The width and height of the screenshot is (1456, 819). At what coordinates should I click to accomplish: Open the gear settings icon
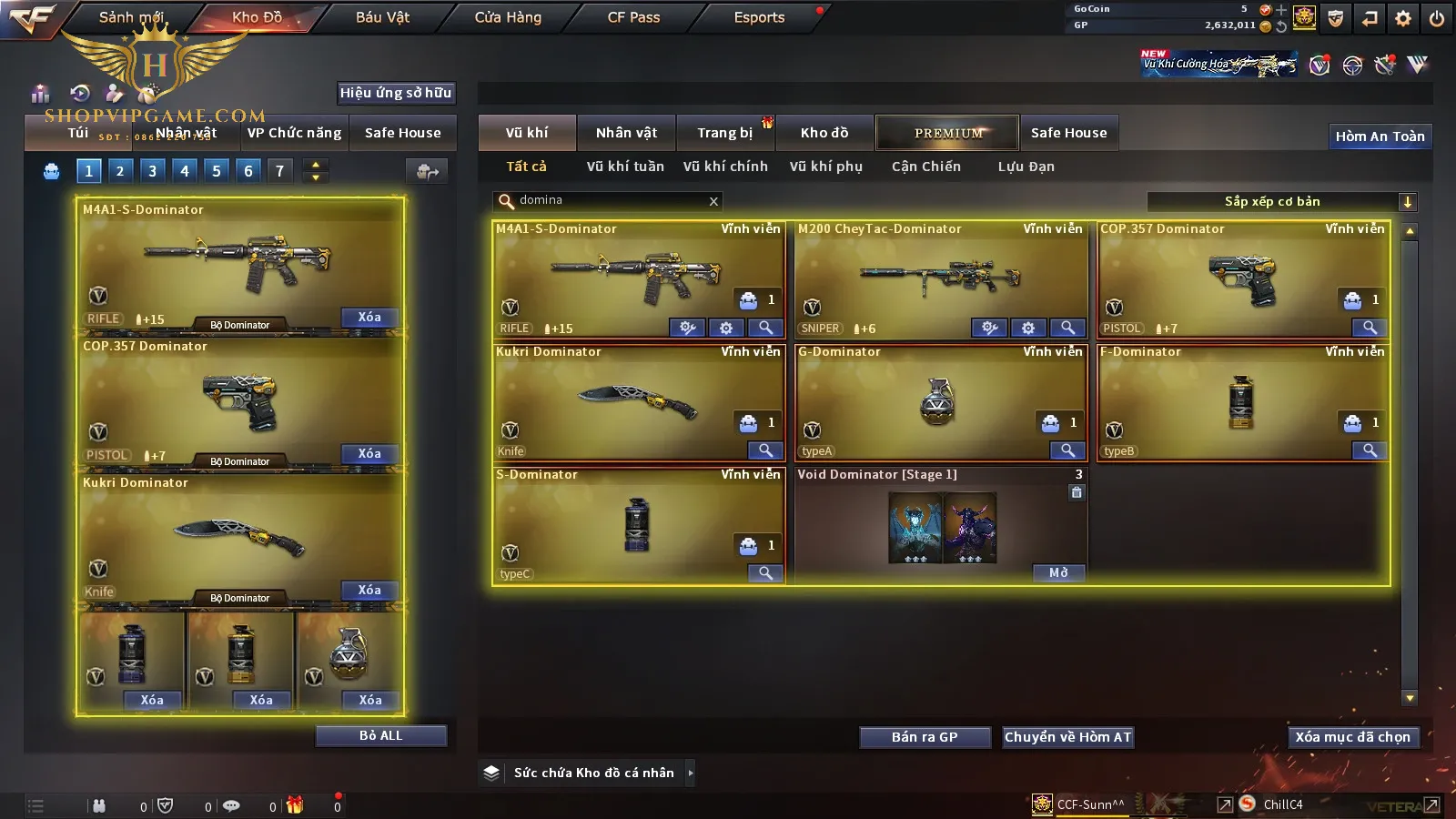tap(1402, 18)
